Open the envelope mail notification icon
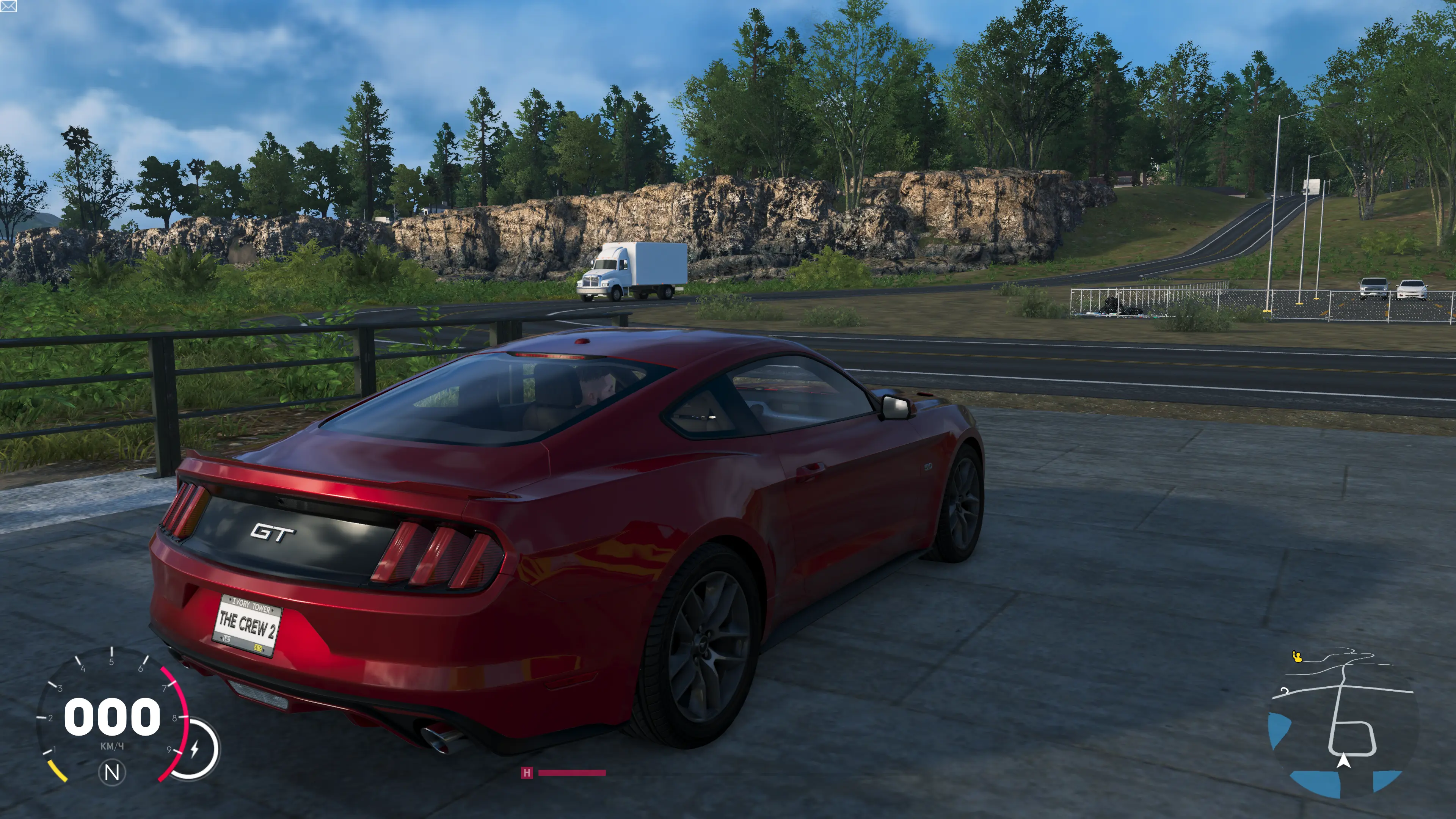 (x=8, y=6)
